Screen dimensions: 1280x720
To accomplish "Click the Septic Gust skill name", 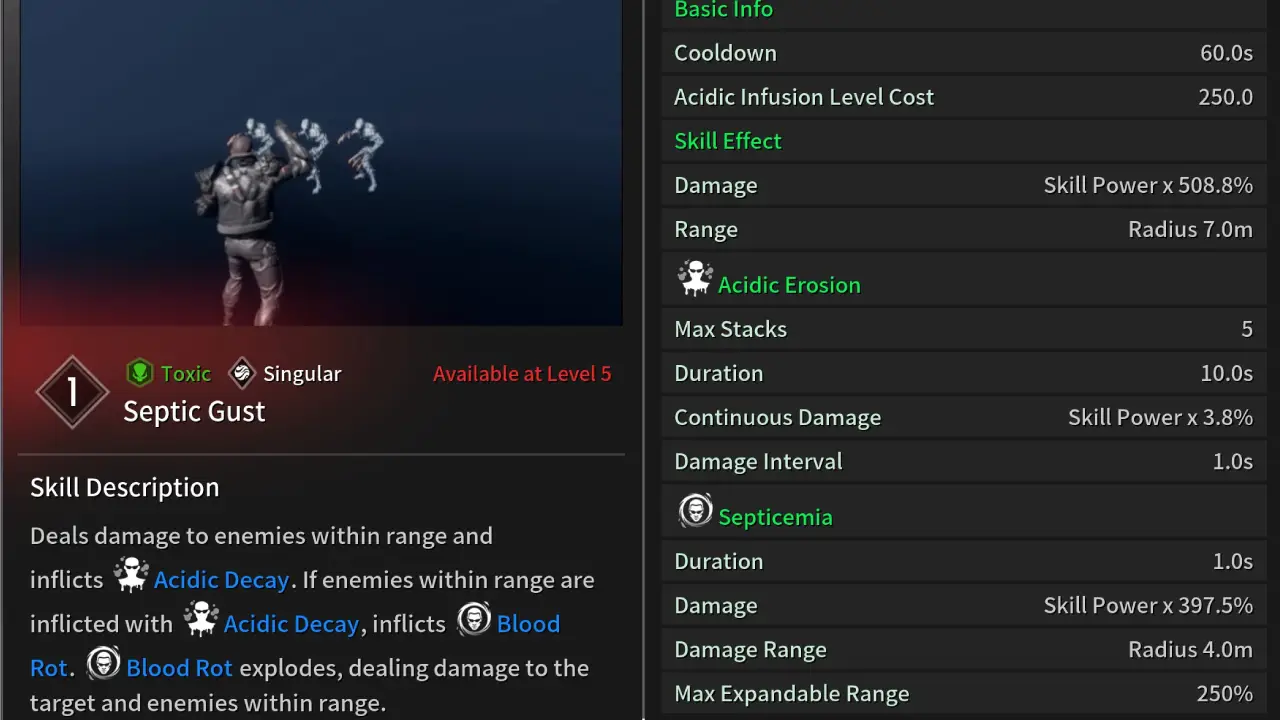I will point(193,411).
